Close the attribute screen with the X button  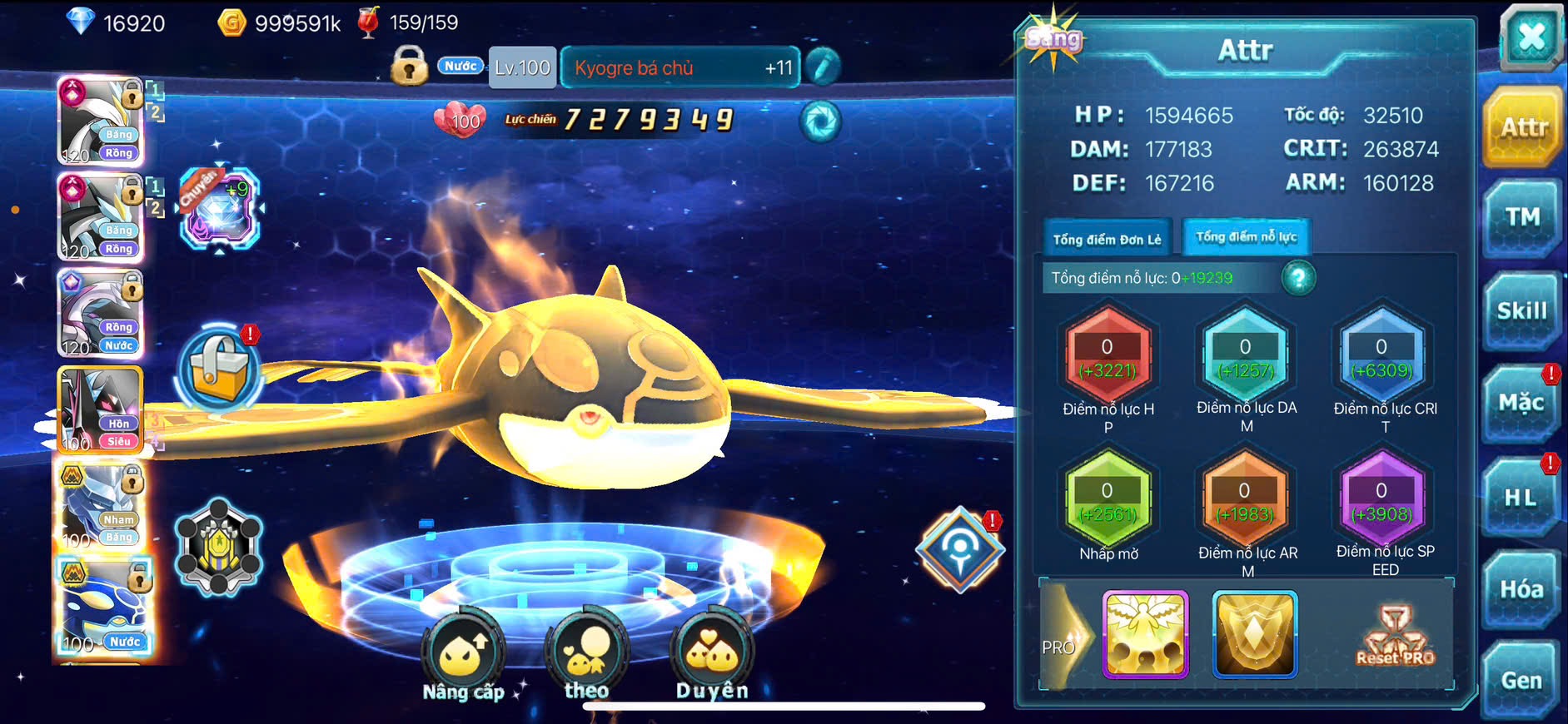point(1531,37)
